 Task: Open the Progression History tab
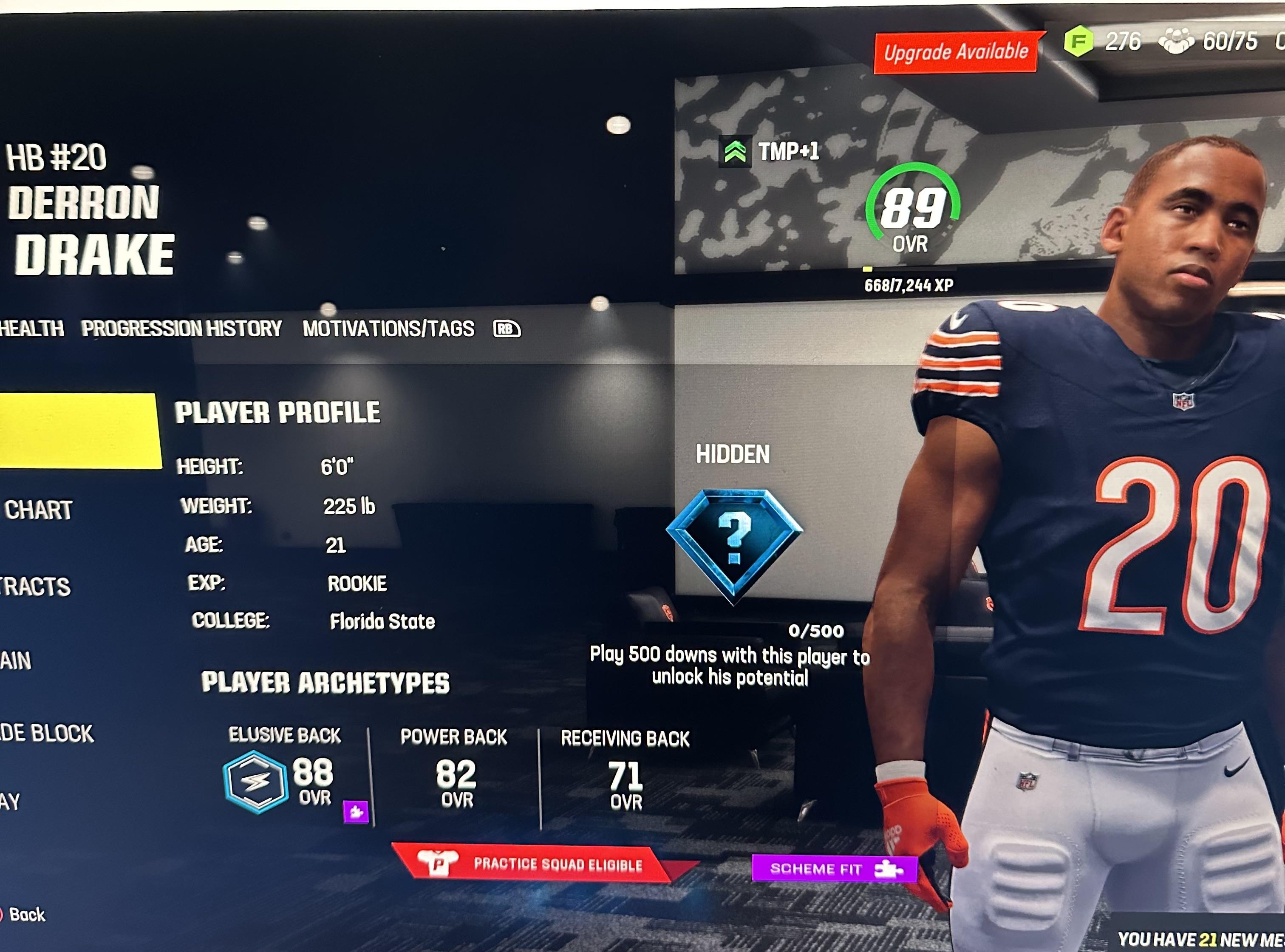[181, 329]
